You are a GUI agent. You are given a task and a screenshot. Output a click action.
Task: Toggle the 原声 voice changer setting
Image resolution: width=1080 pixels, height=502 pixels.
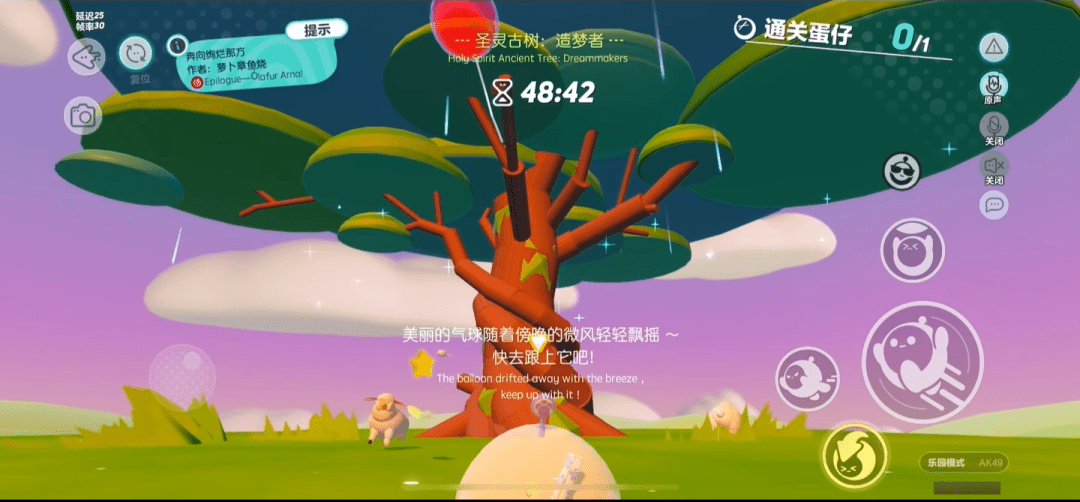pos(994,85)
